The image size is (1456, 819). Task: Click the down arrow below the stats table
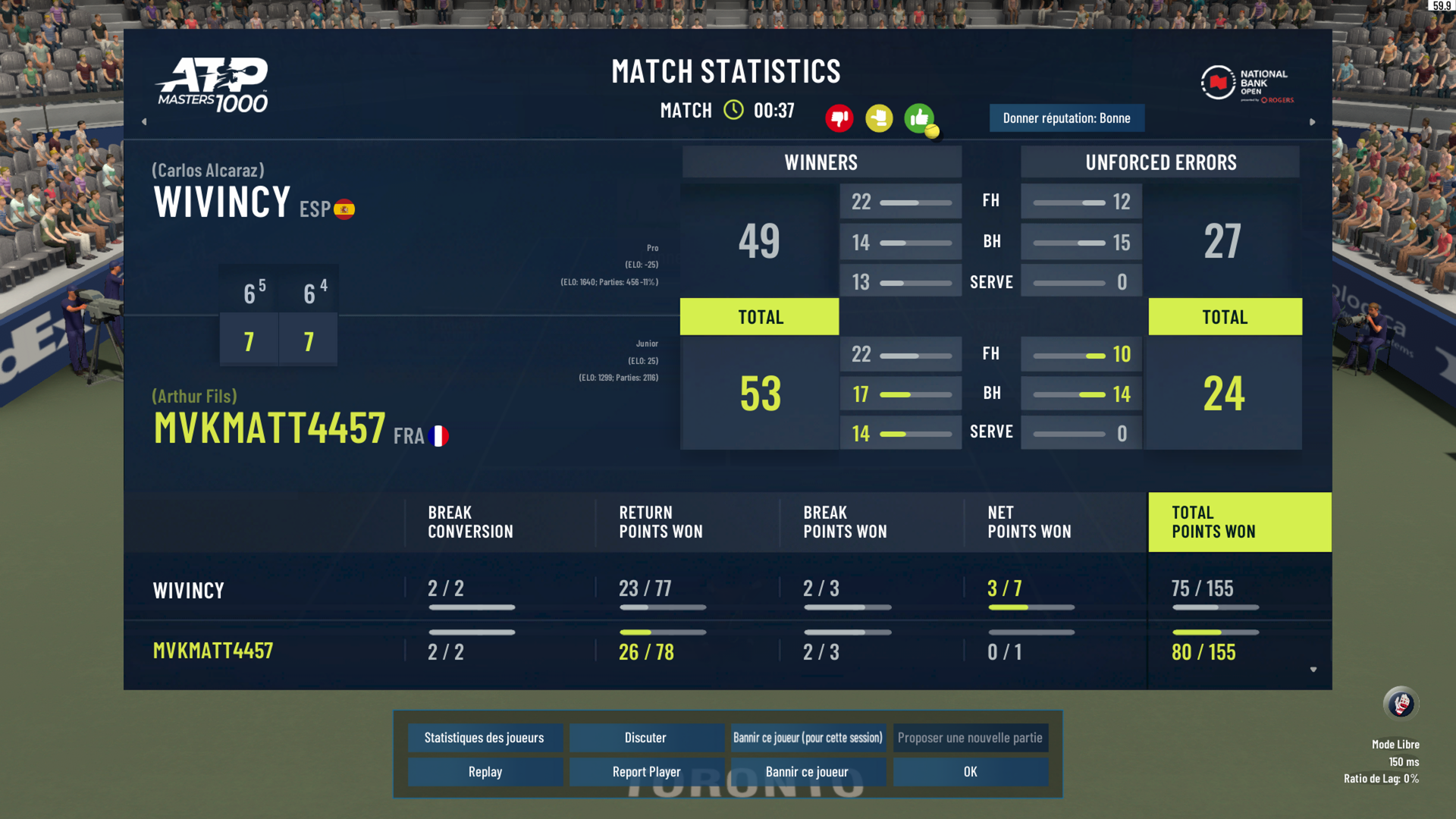coord(1313,670)
